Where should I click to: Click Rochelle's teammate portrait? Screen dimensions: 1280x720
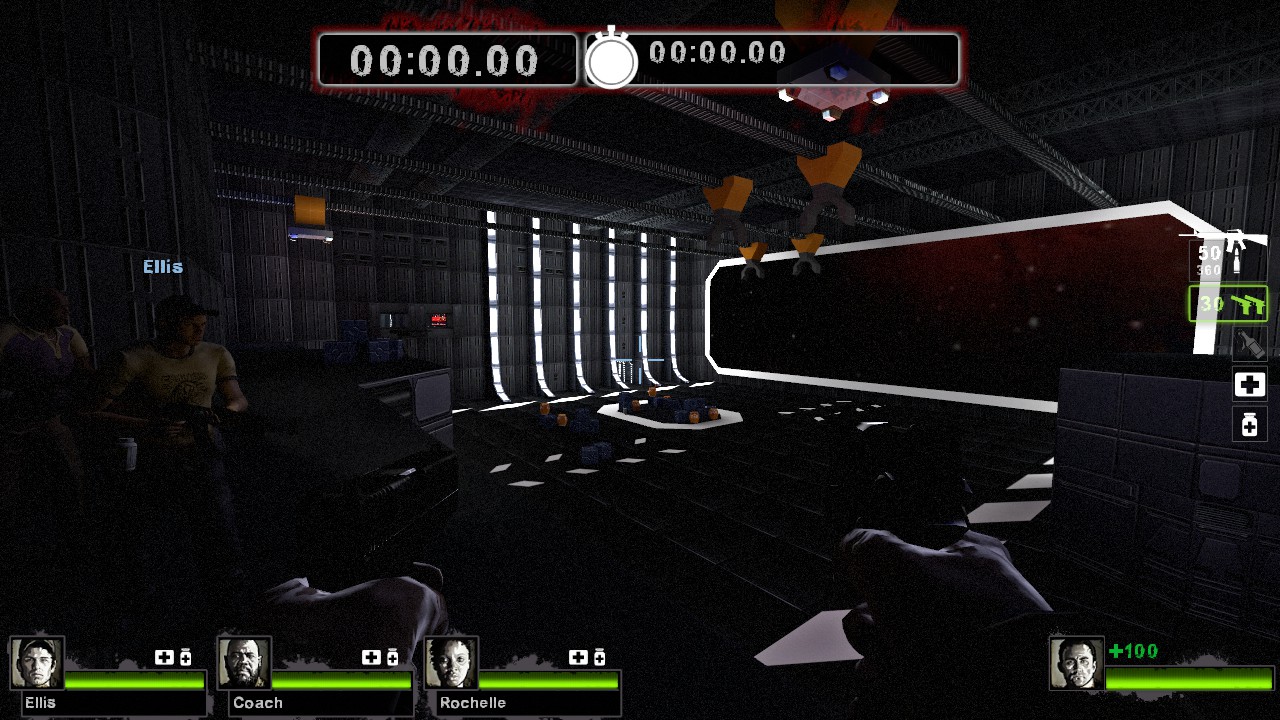(x=452, y=663)
